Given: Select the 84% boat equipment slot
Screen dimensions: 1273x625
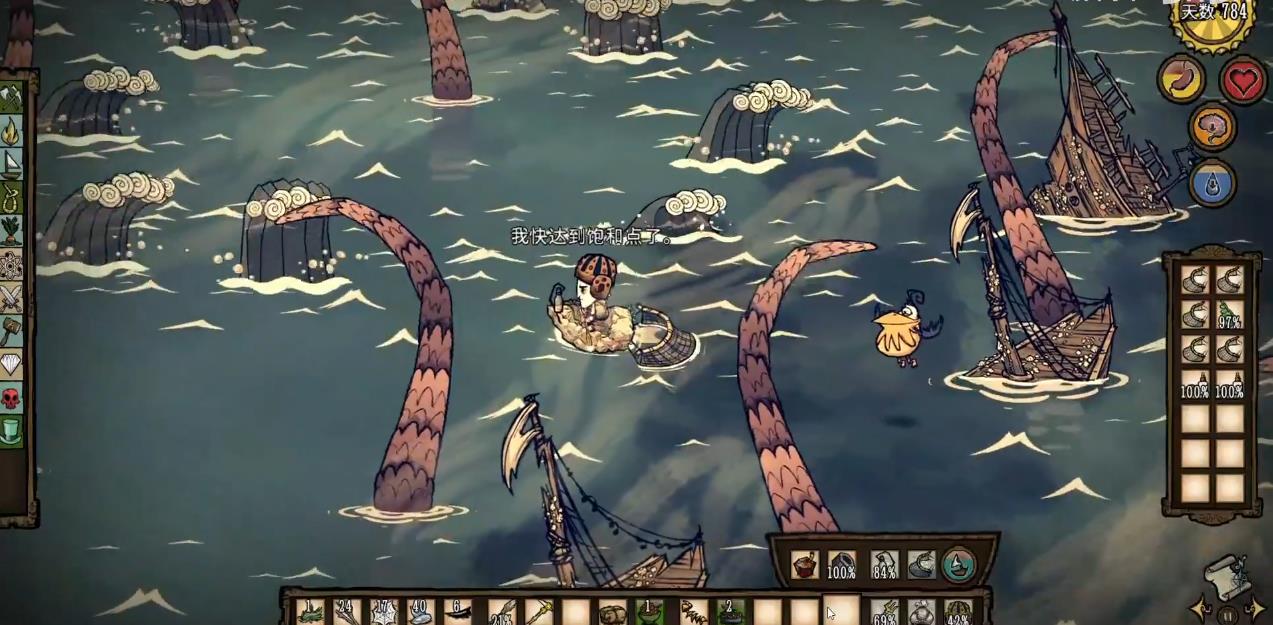Looking at the screenshot, I should pos(883,566).
